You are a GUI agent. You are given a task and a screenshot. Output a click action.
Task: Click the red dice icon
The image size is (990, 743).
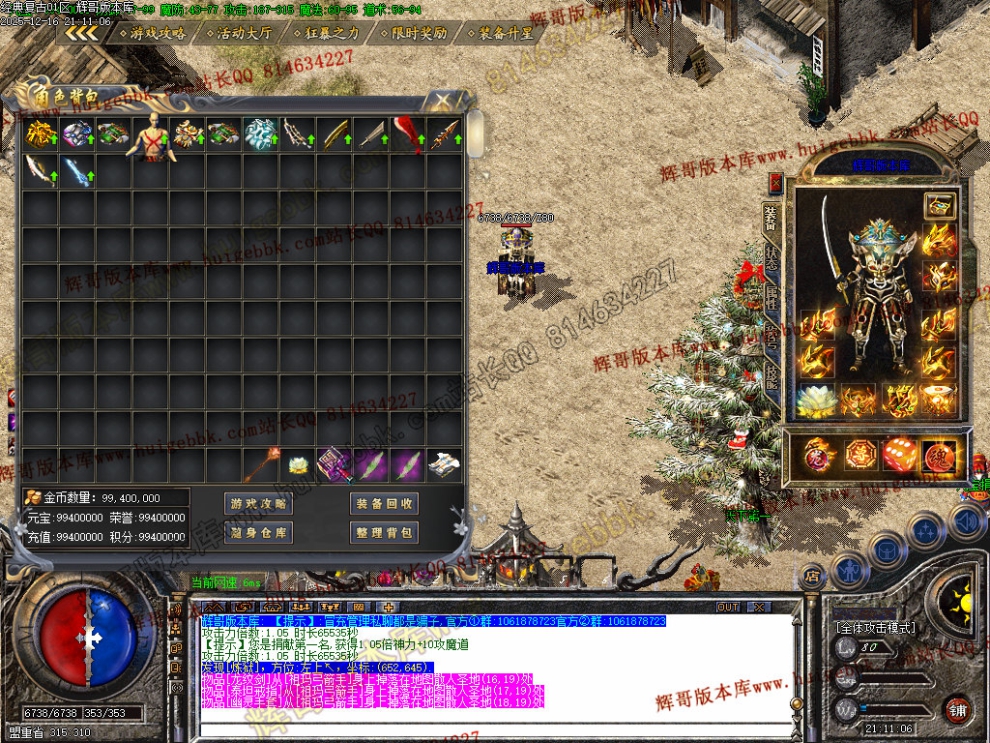click(x=898, y=454)
